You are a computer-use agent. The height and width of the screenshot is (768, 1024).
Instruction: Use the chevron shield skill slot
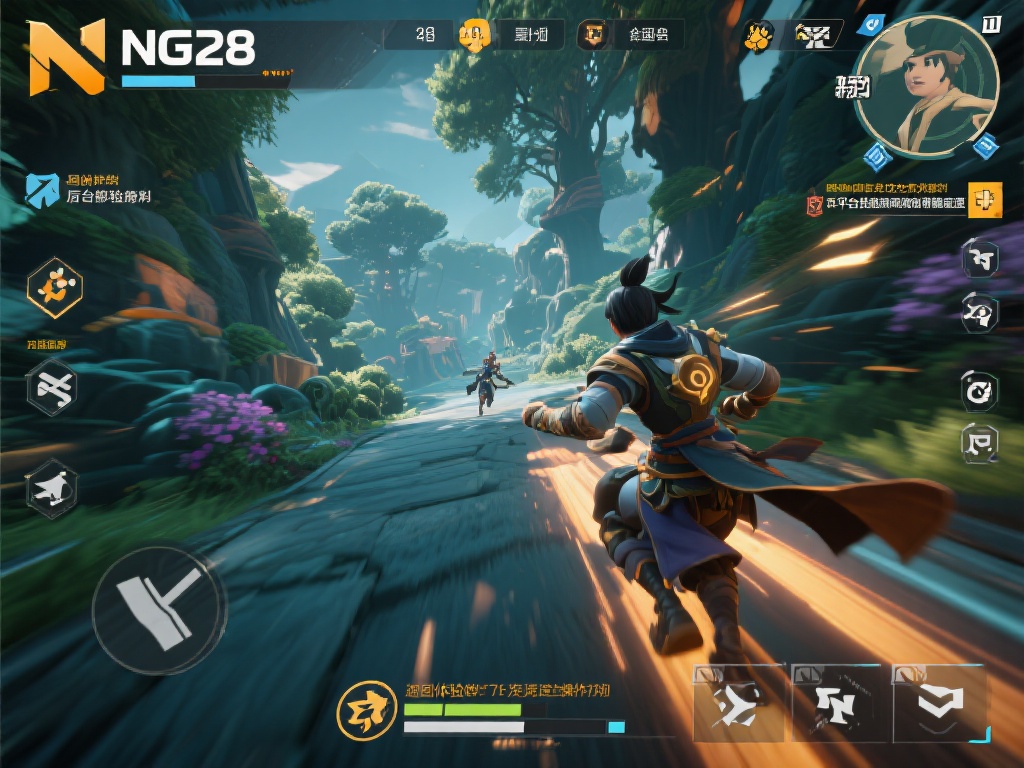coord(939,704)
